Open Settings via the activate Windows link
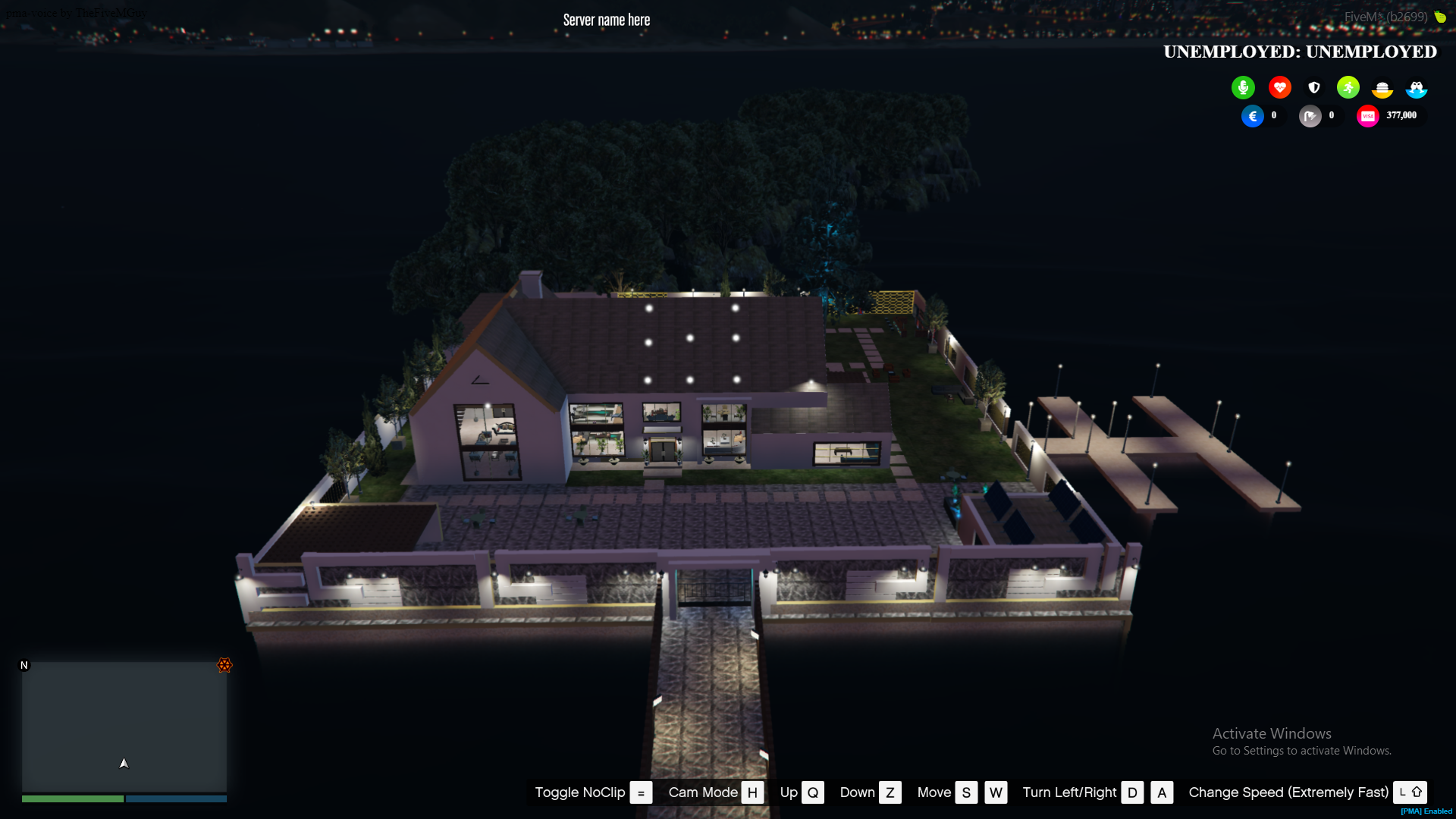 (x=1301, y=750)
